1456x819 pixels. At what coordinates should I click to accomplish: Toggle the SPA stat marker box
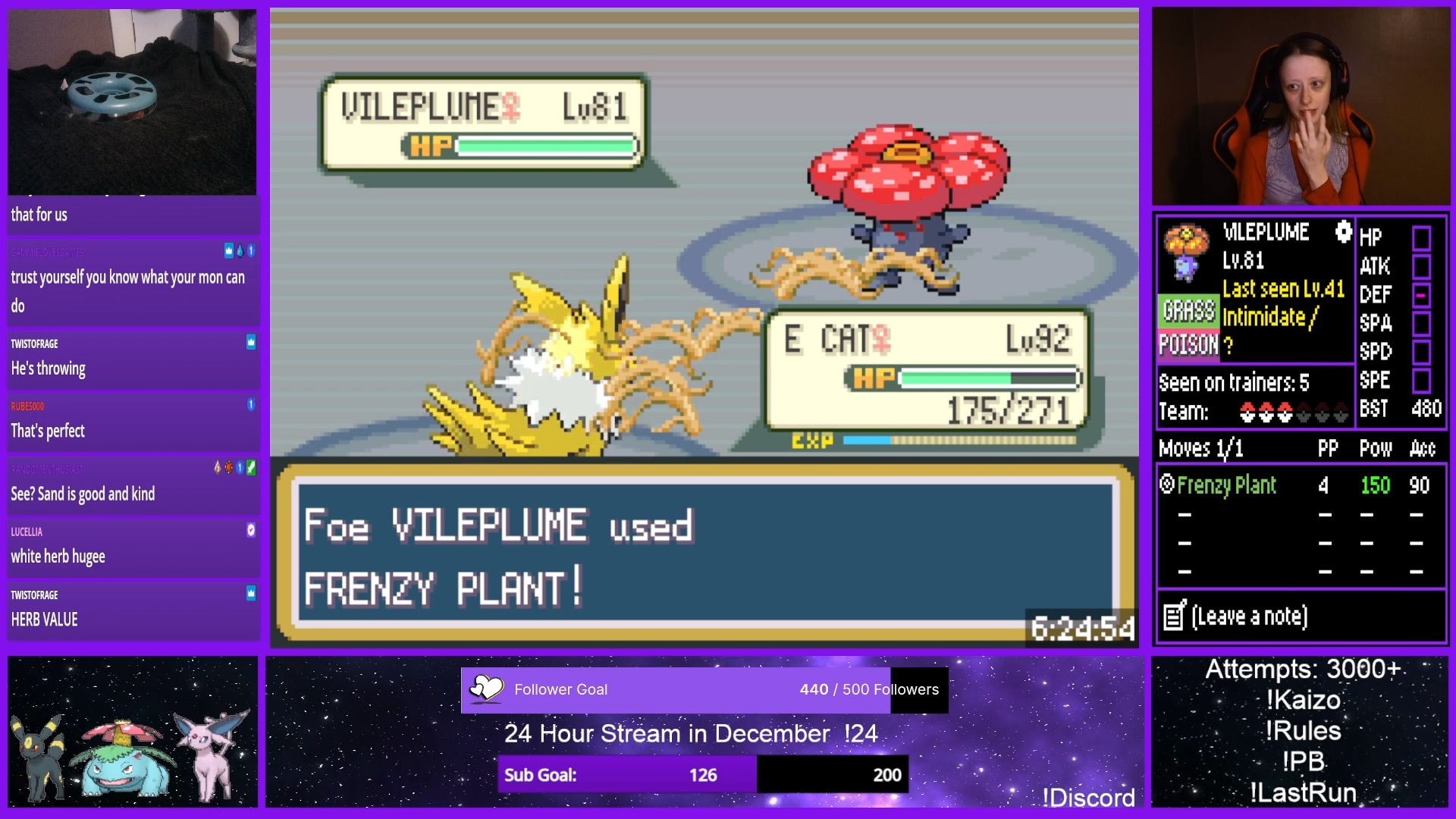pos(1421,324)
